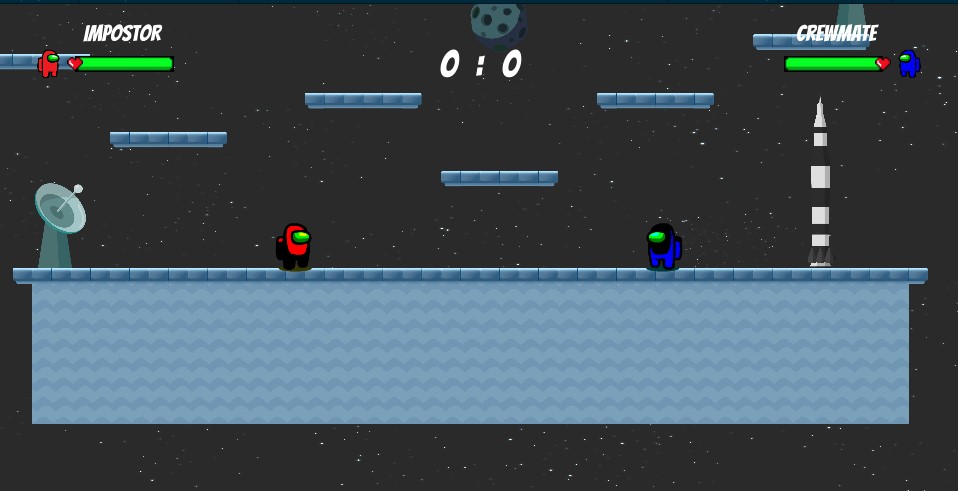958x491 pixels.
Task: Select the blue Crewmate portrait icon
Action: pos(908,63)
